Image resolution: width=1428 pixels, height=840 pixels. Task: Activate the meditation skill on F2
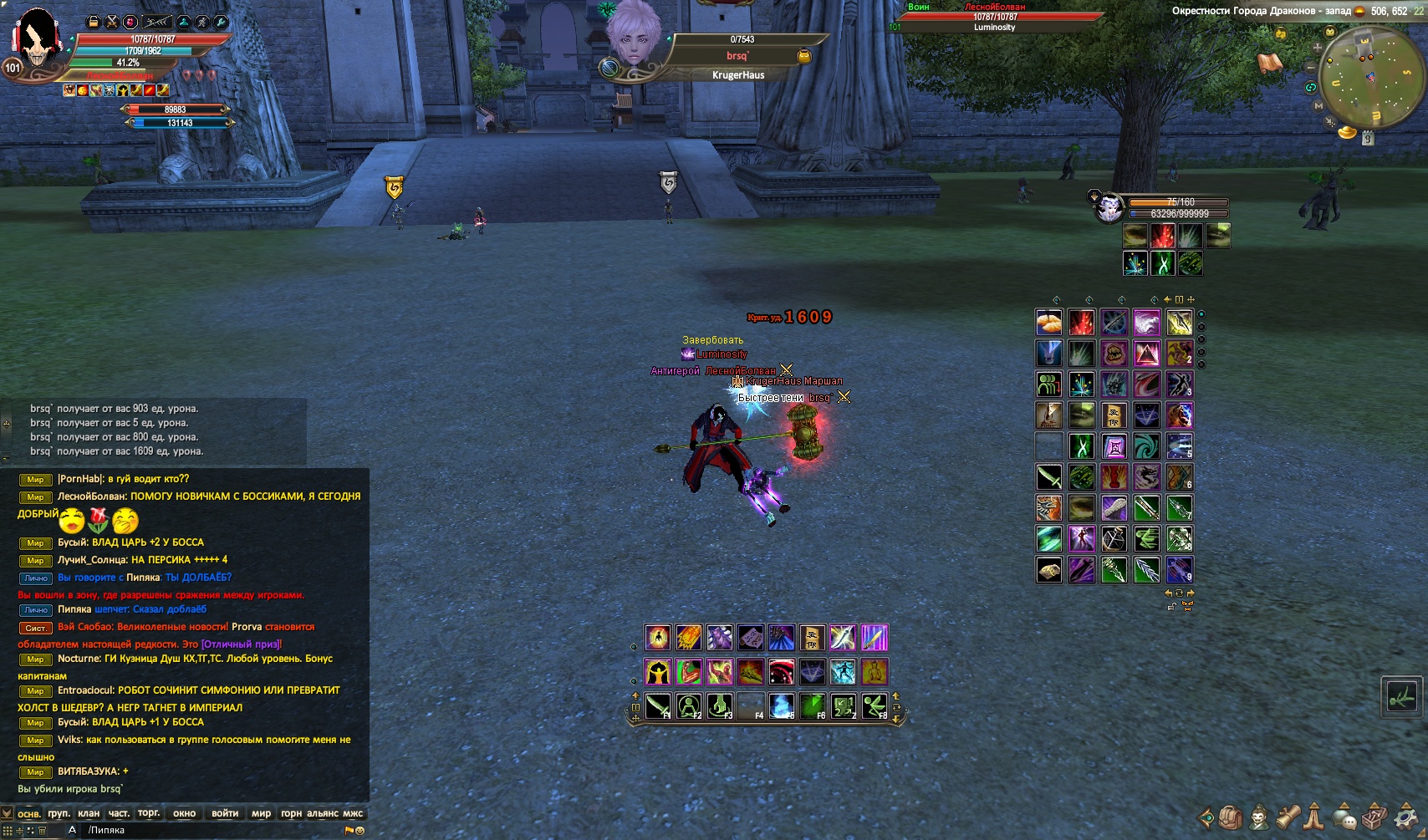(x=689, y=707)
